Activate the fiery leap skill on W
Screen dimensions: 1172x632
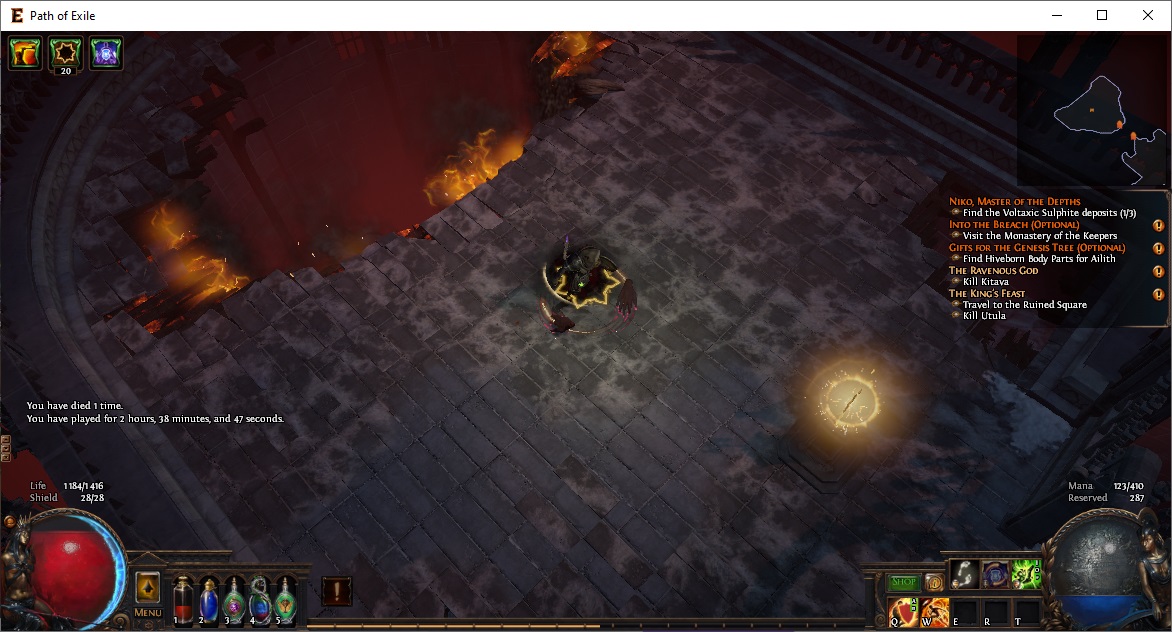pos(934,610)
